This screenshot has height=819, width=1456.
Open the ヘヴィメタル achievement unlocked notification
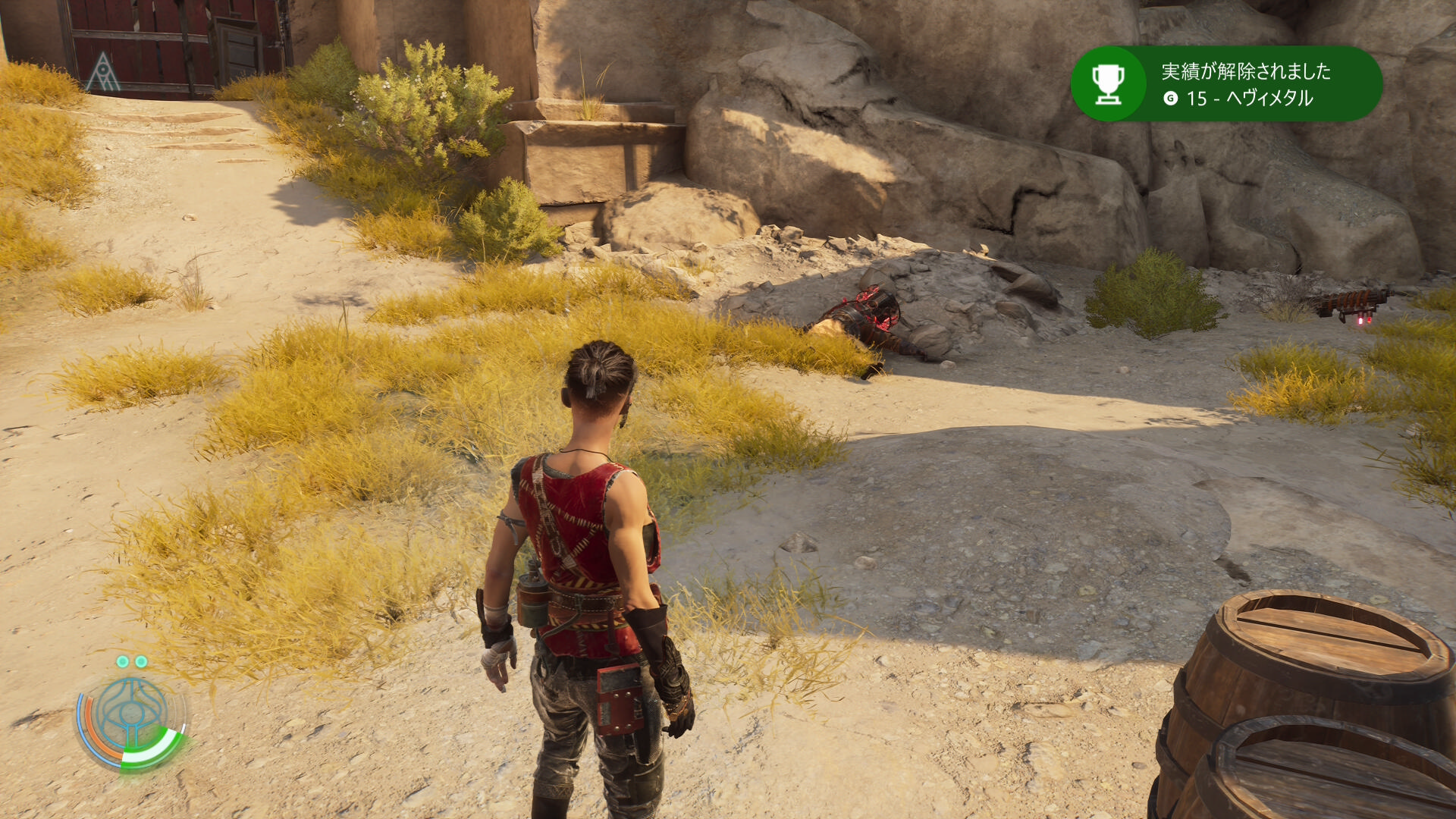(1225, 84)
